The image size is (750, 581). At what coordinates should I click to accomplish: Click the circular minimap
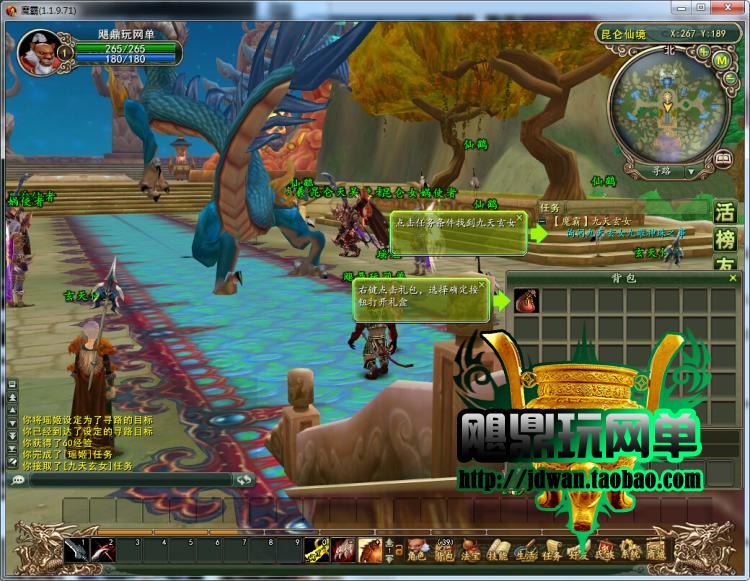664,103
